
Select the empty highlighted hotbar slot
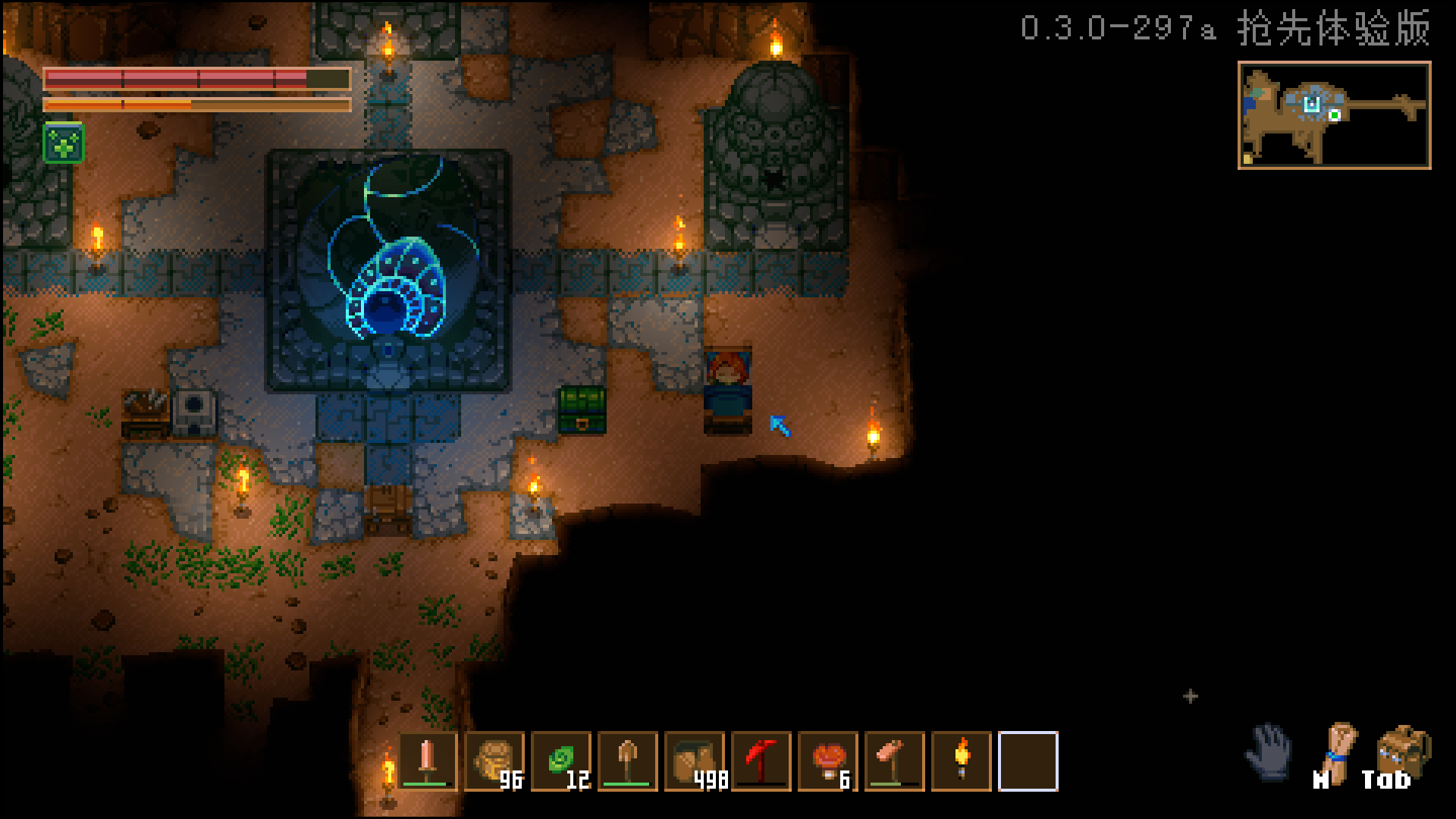pos(1028,761)
